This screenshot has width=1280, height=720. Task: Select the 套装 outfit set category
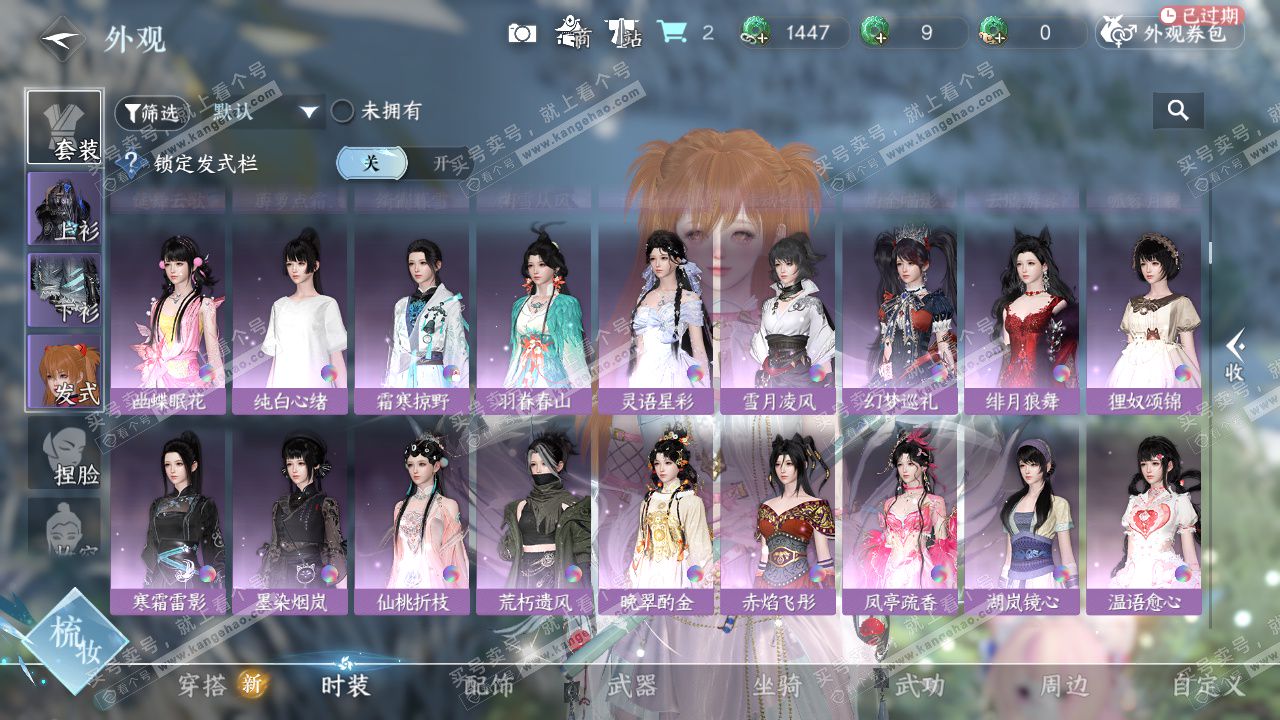64,127
